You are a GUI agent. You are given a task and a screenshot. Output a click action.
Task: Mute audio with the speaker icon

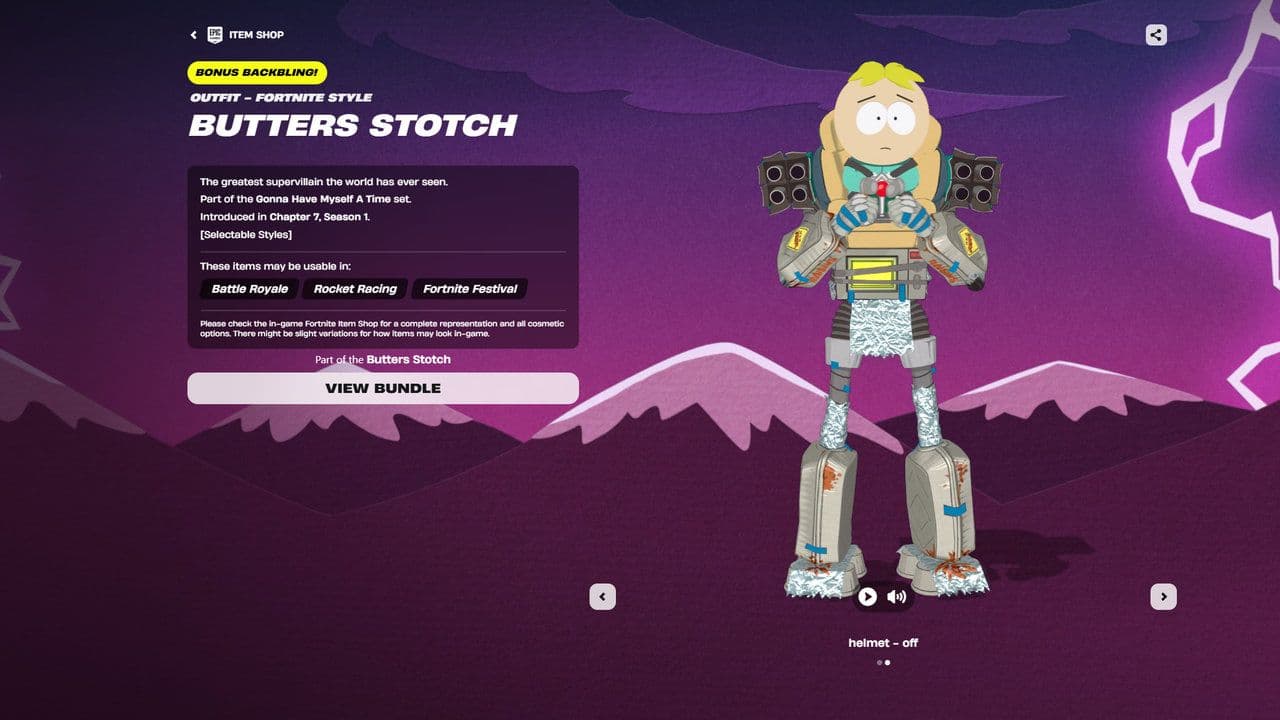[x=897, y=596]
